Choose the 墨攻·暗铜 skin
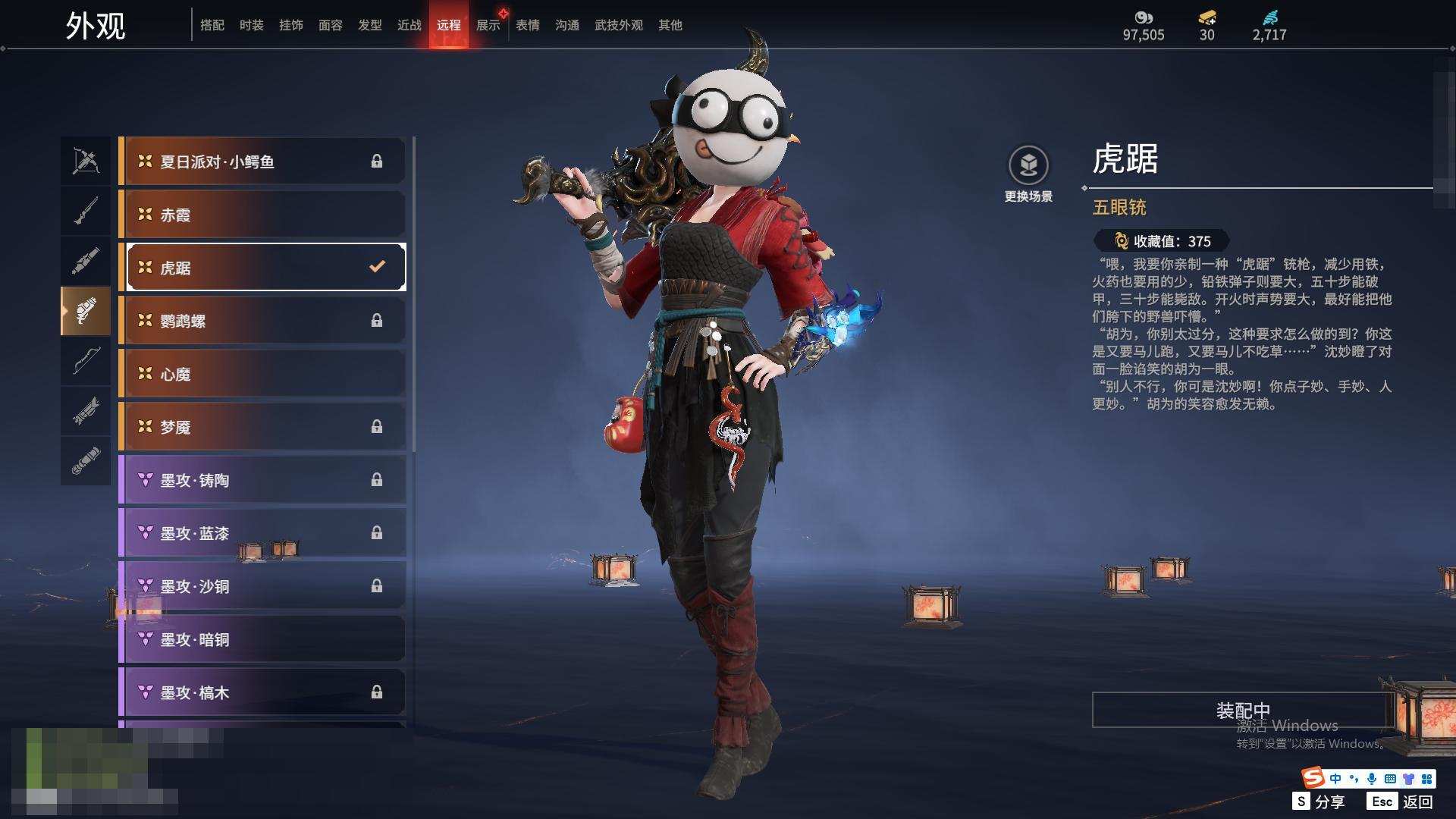This screenshot has height=819, width=1456. (262, 639)
